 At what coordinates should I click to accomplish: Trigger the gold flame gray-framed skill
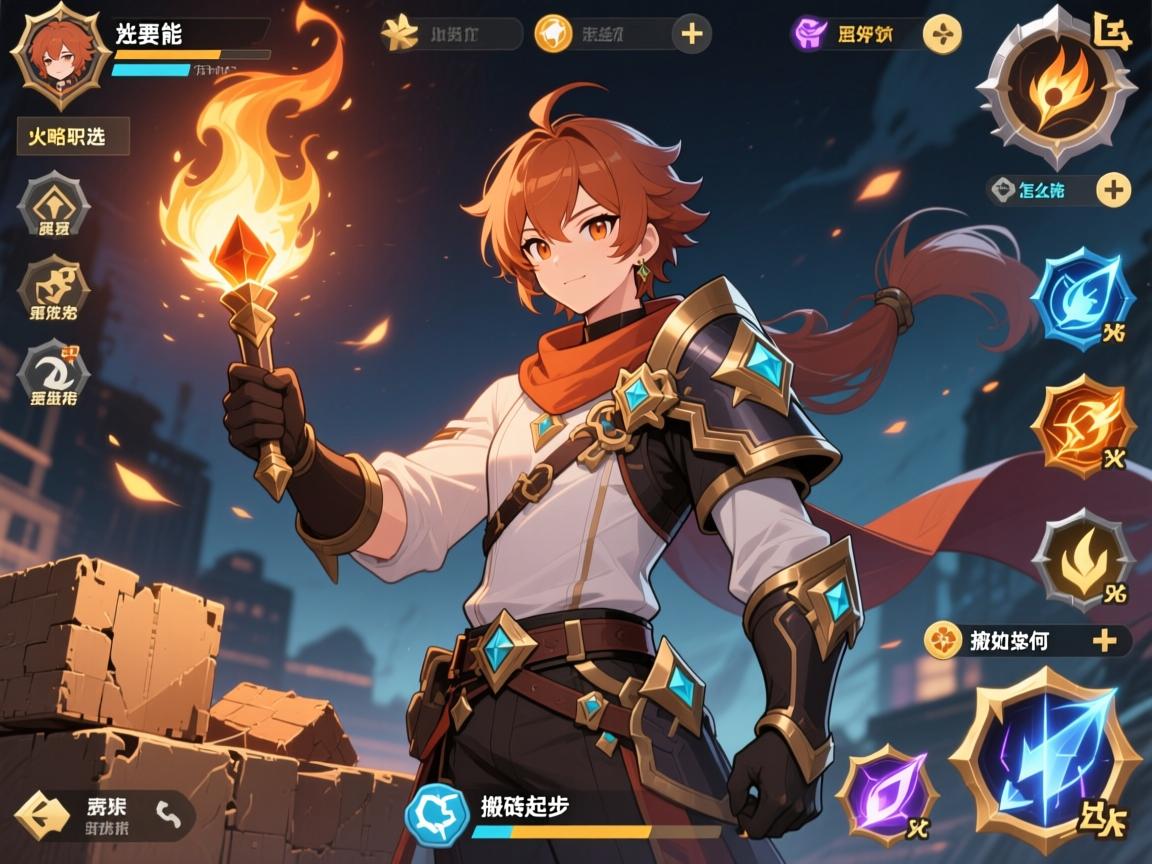(1082, 558)
